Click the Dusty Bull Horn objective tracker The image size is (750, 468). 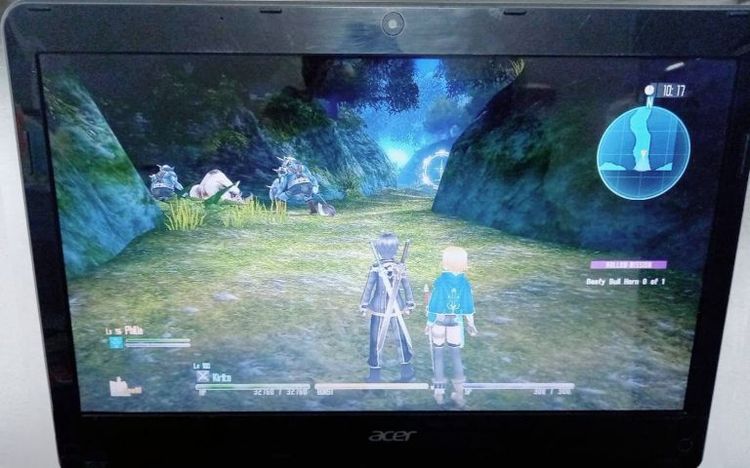coord(629,282)
